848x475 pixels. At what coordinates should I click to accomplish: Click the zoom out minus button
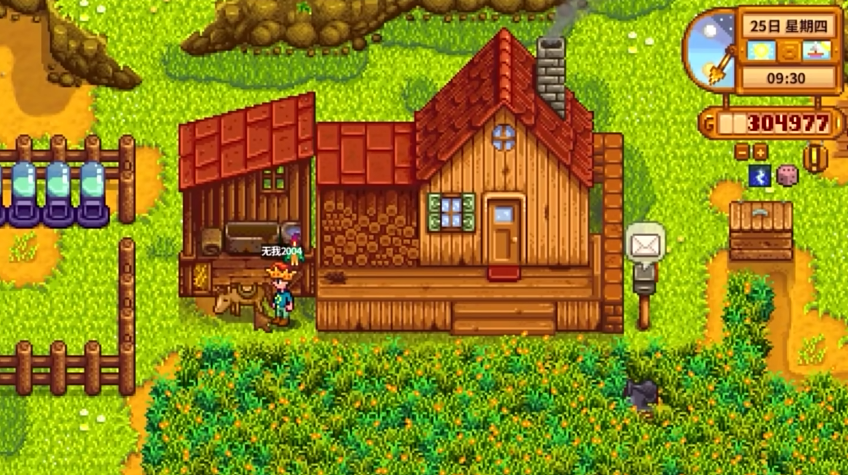click(742, 152)
